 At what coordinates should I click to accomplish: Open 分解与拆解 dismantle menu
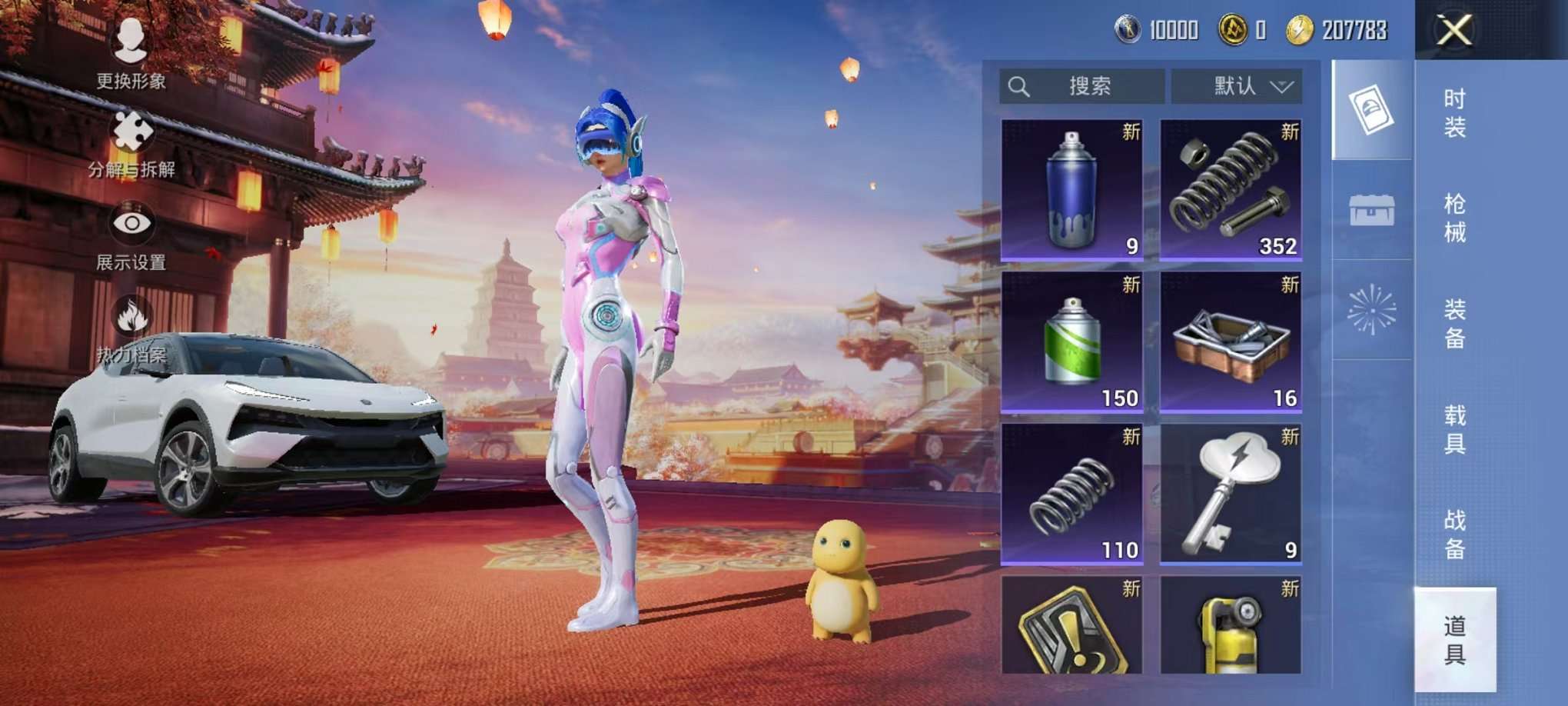click(x=131, y=144)
